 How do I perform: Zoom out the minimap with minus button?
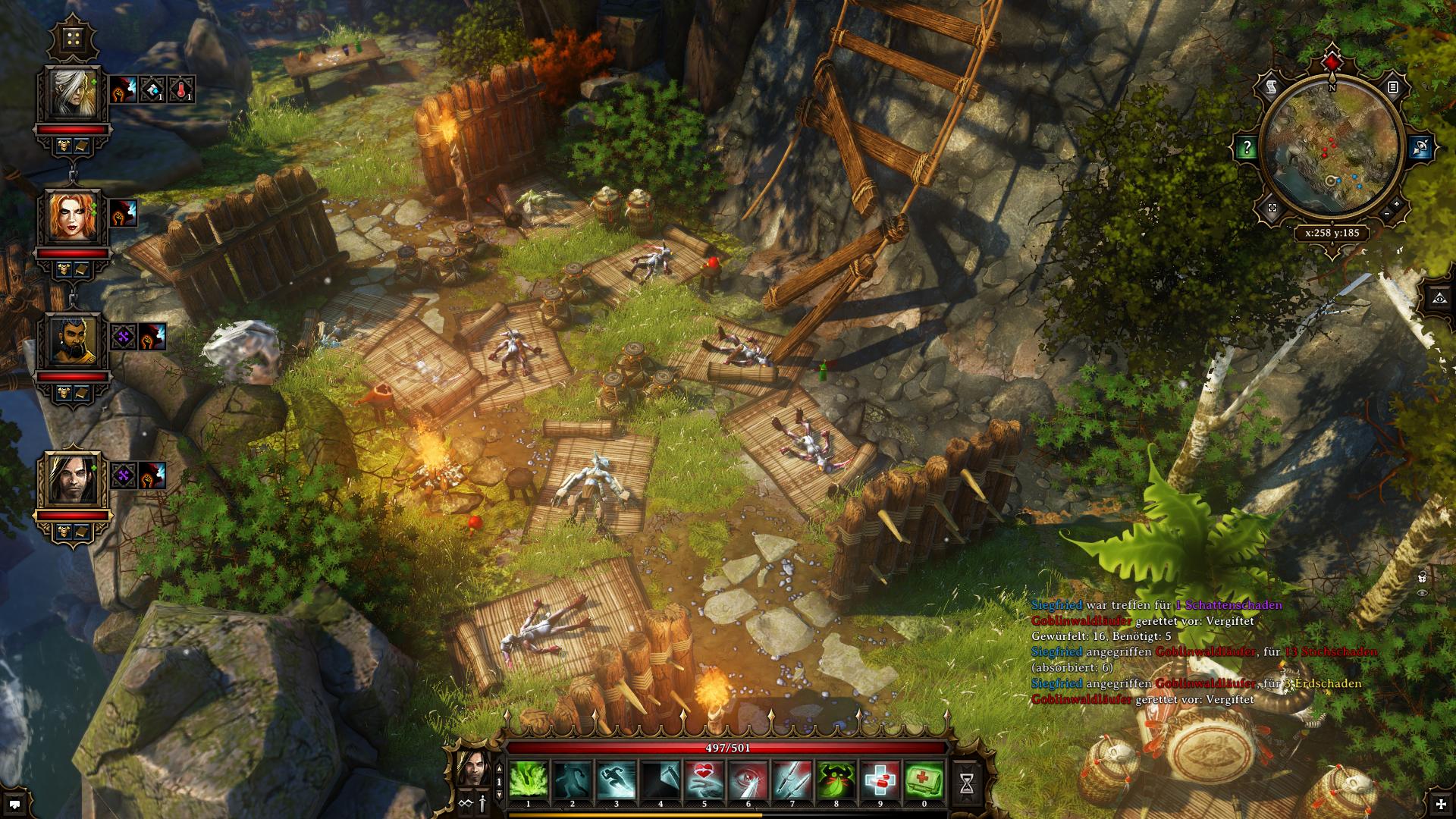click(1385, 215)
